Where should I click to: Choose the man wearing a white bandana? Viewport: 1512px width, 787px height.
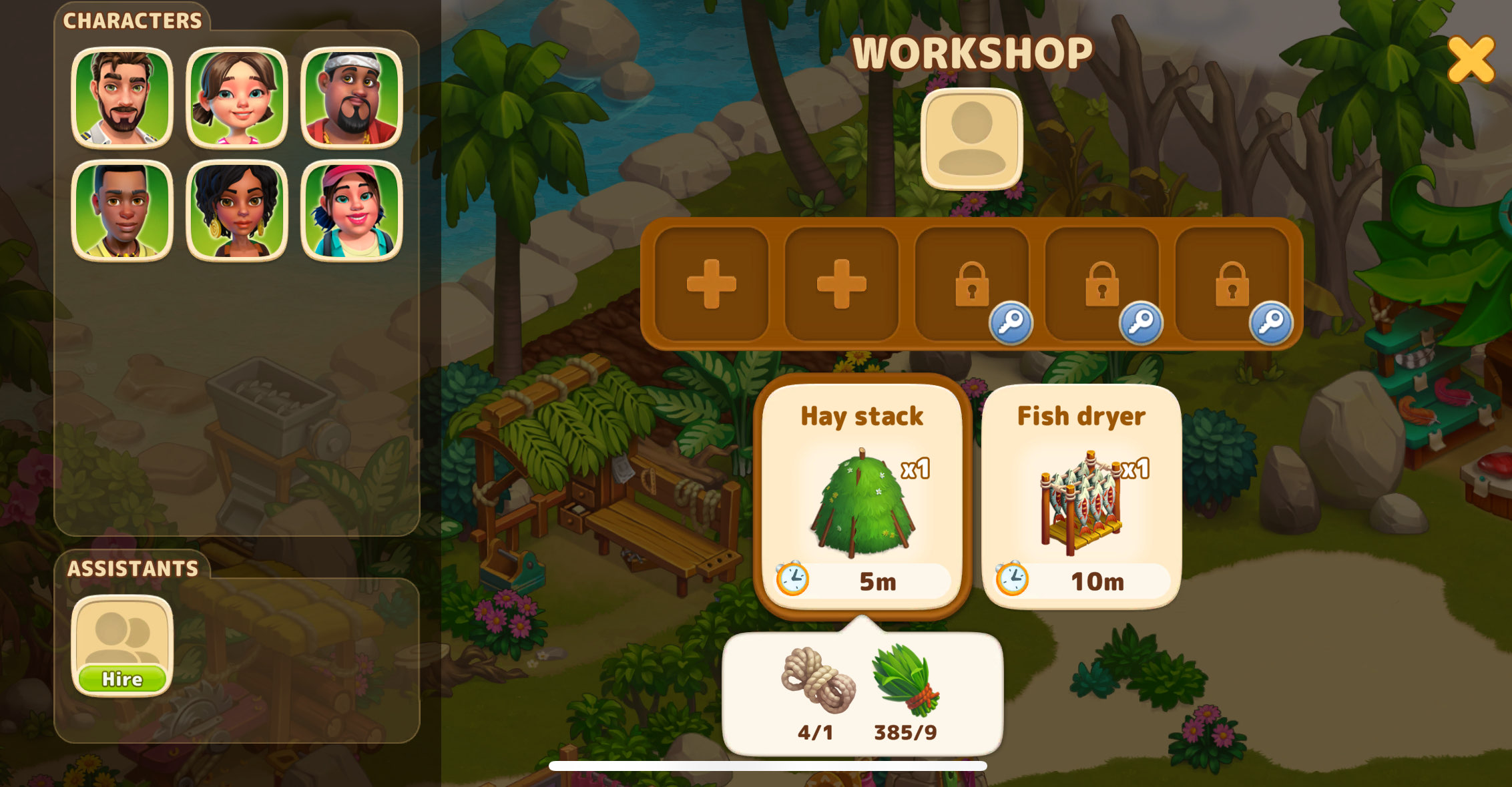pyautogui.click(x=352, y=97)
